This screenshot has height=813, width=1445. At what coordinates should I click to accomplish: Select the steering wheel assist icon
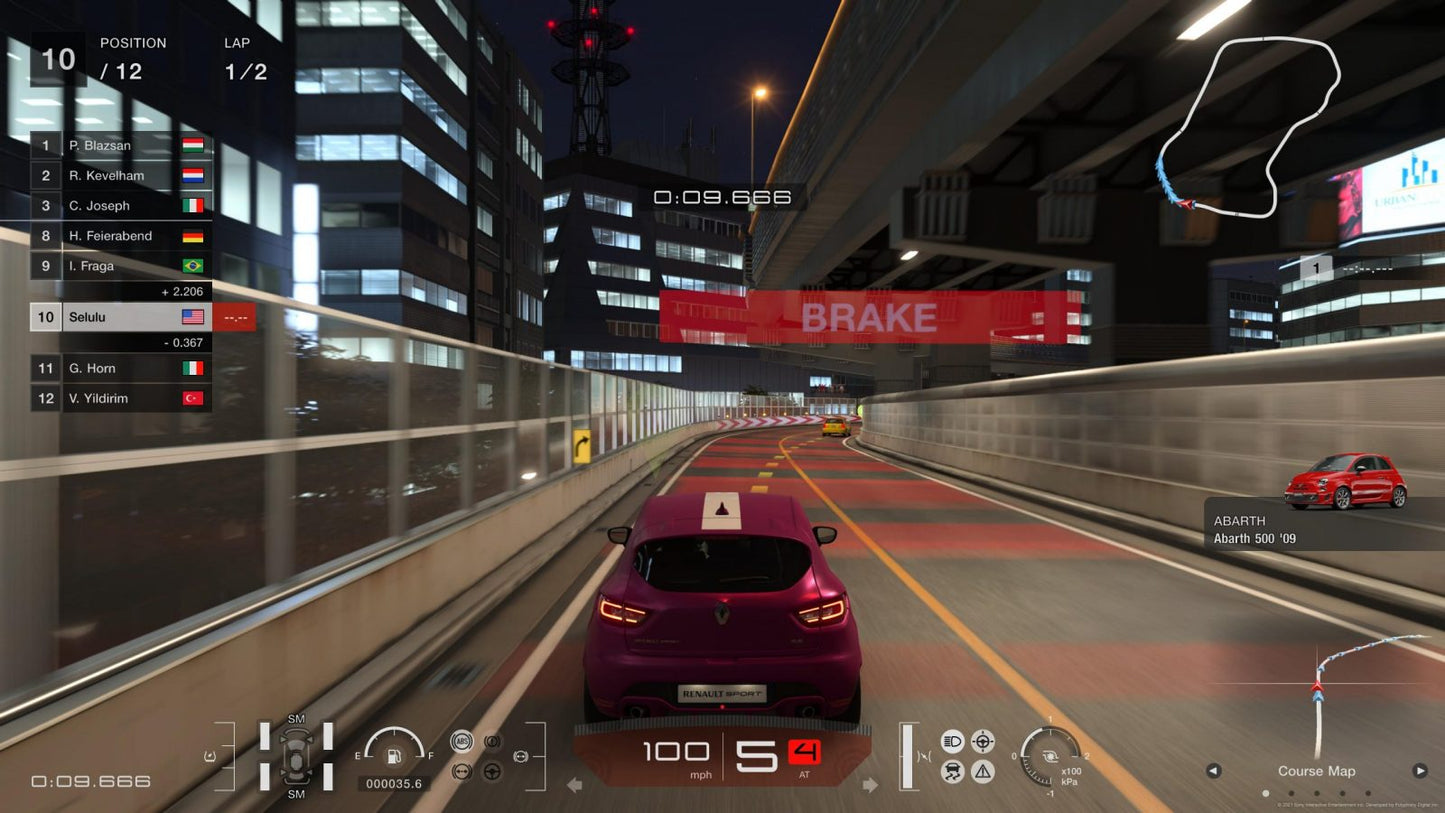(x=493, y=771)
